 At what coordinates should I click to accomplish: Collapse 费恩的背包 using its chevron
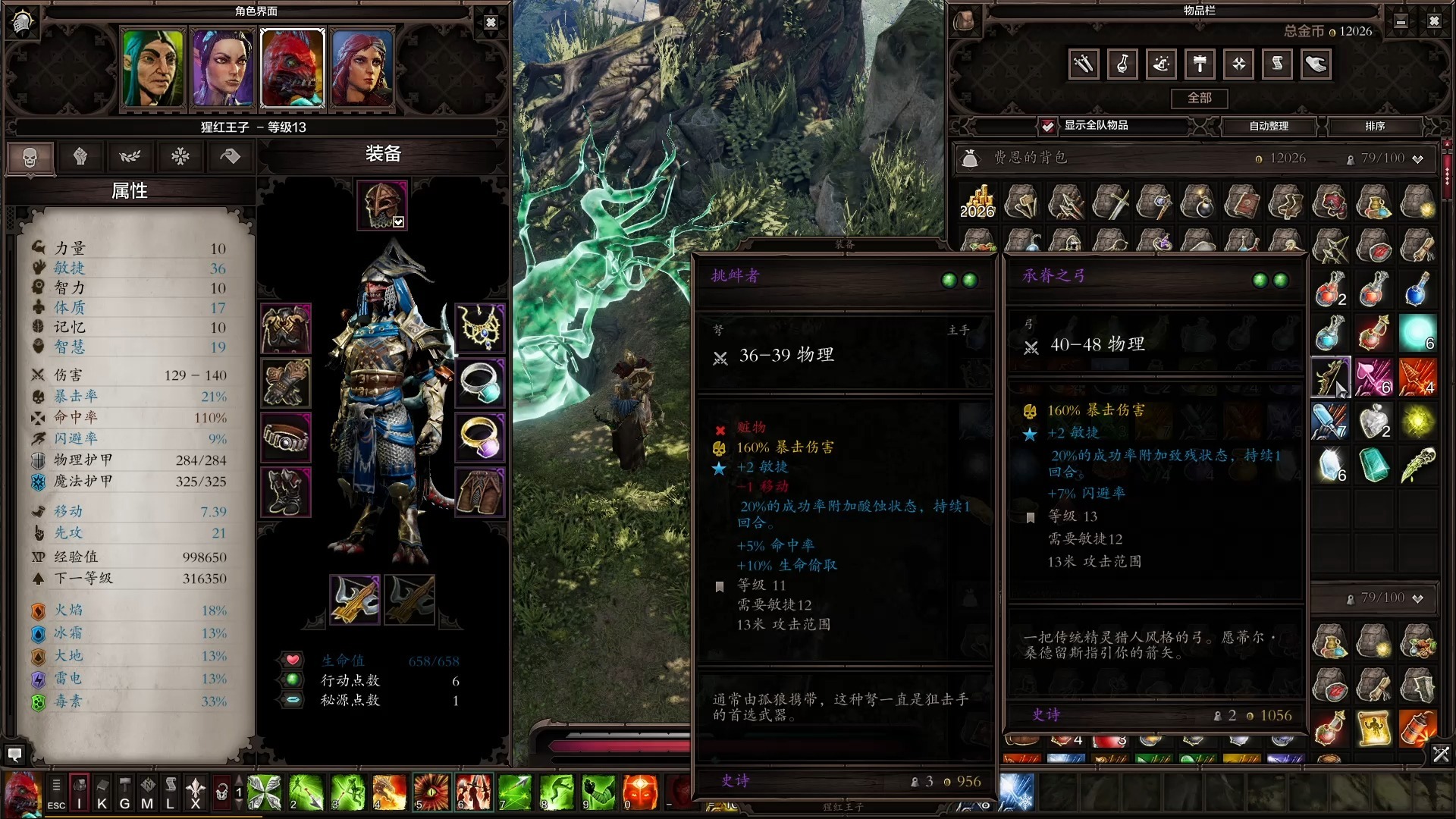(1417, 158)
